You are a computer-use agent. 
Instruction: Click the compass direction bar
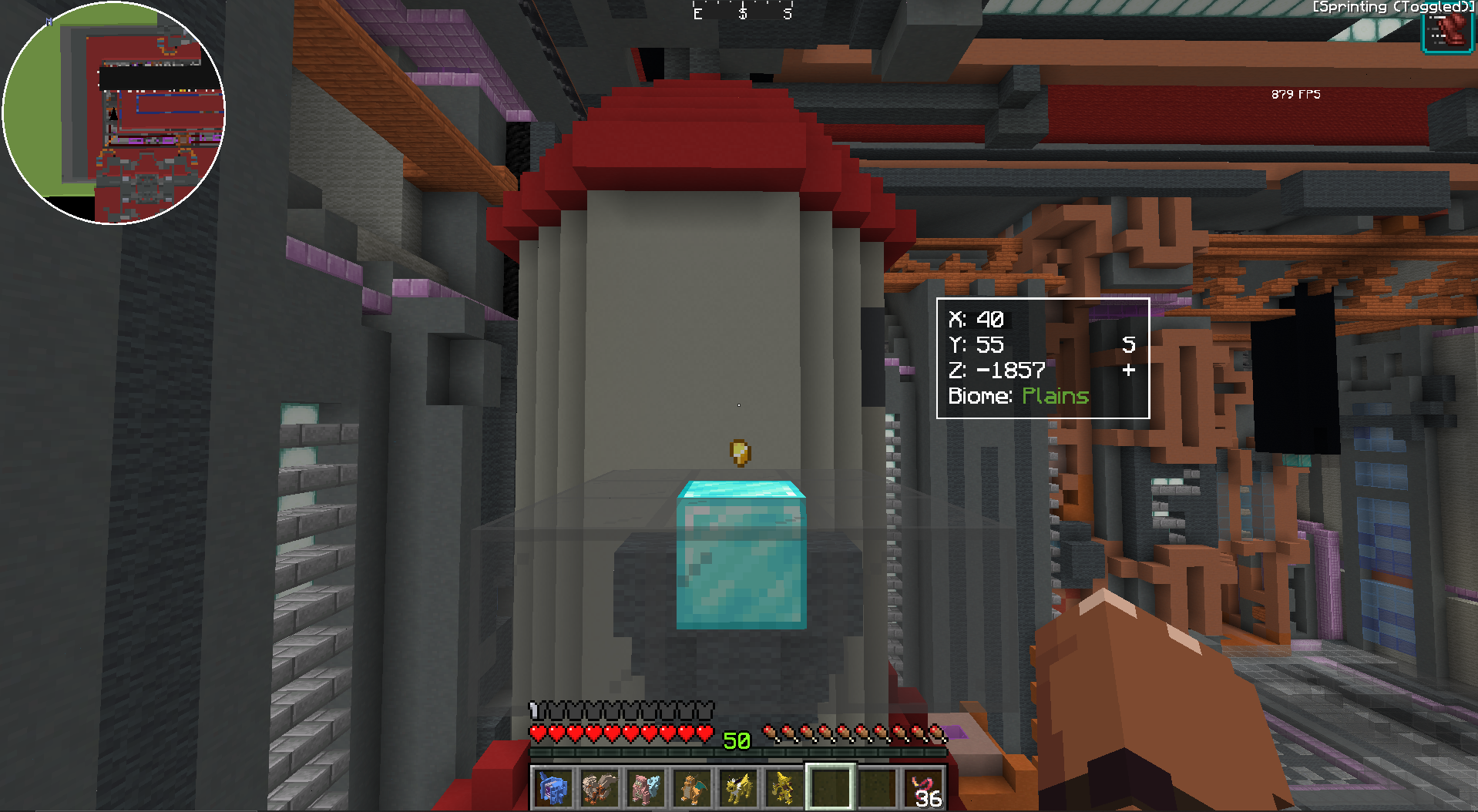(x=742, y=12)
